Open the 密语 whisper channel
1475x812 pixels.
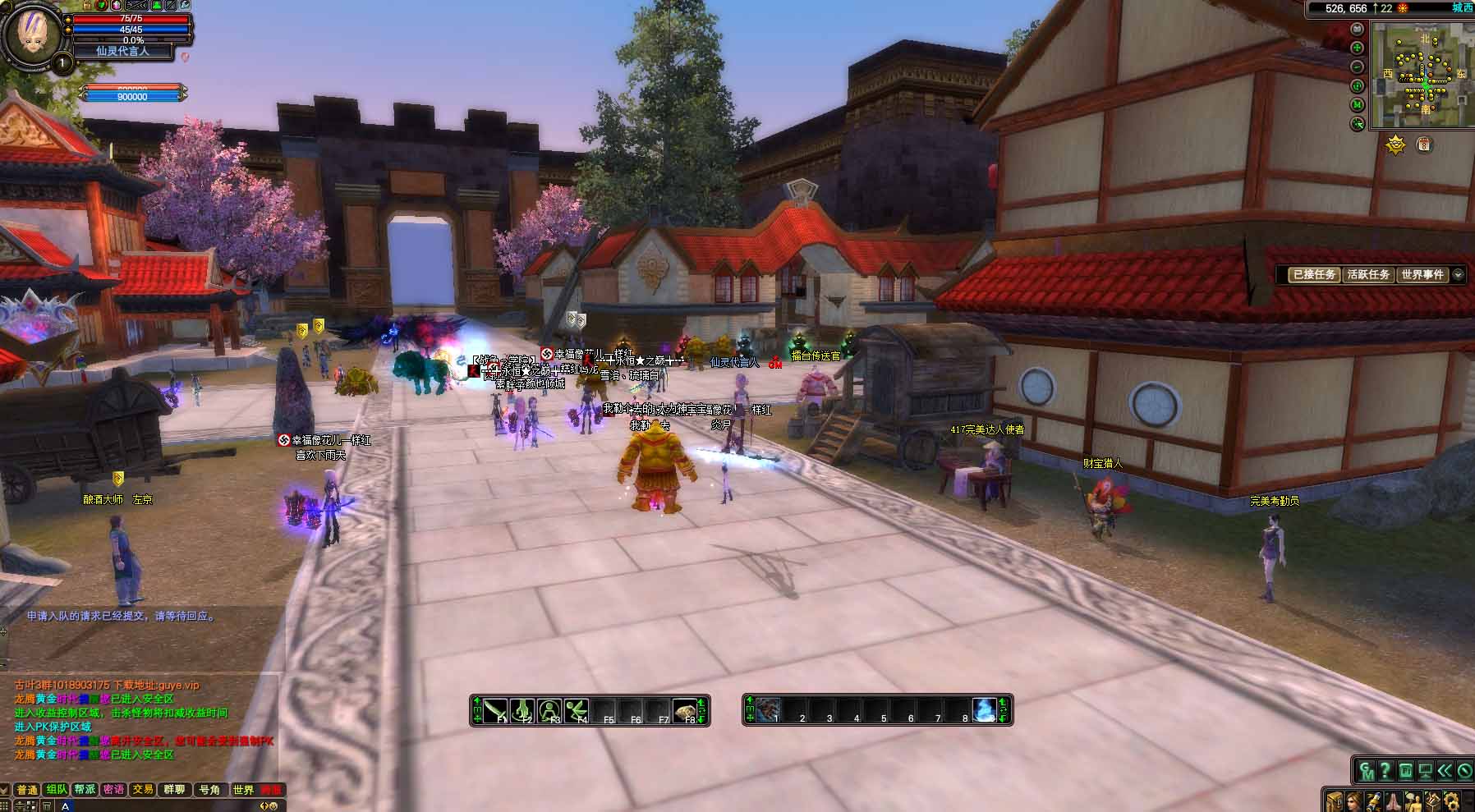(114, 790)
